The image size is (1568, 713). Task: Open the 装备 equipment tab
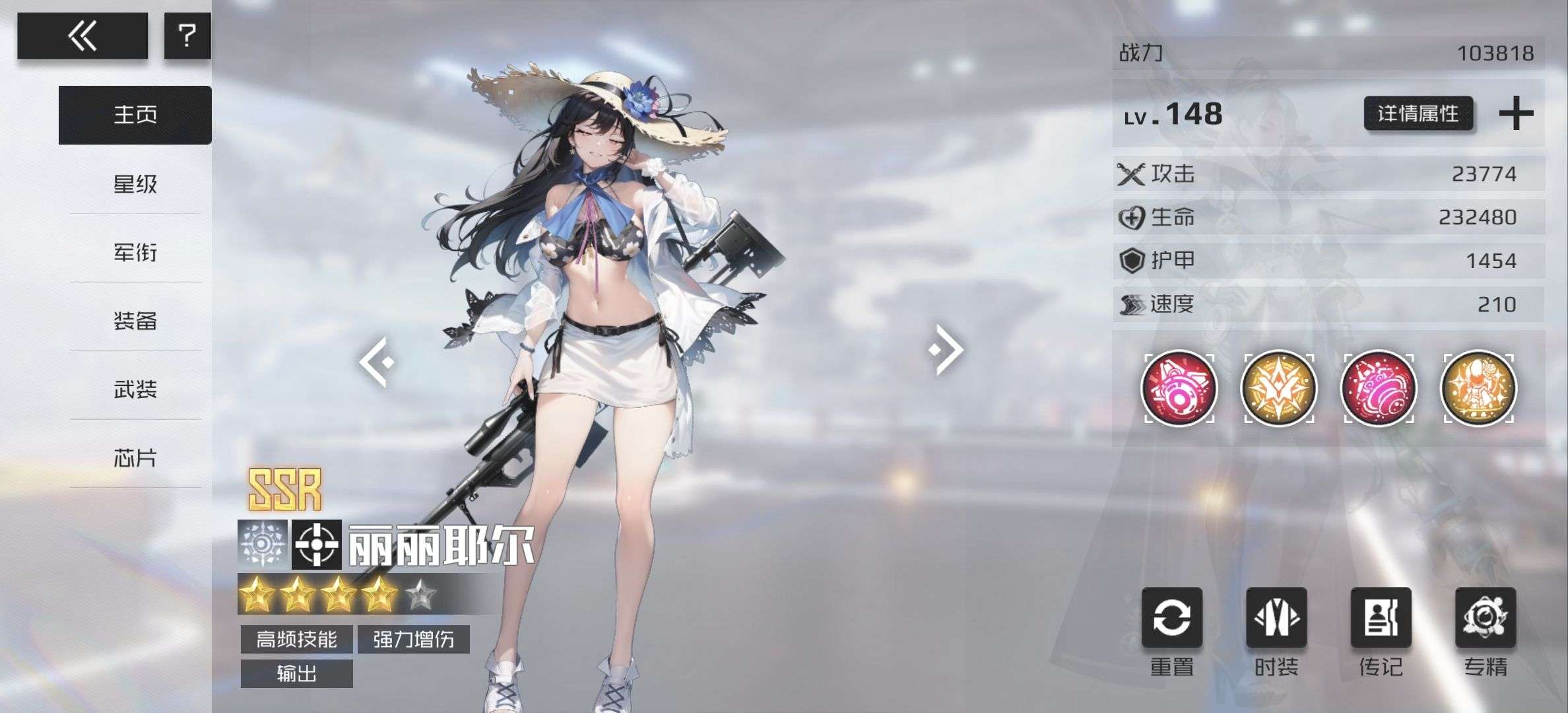[135, 321]
